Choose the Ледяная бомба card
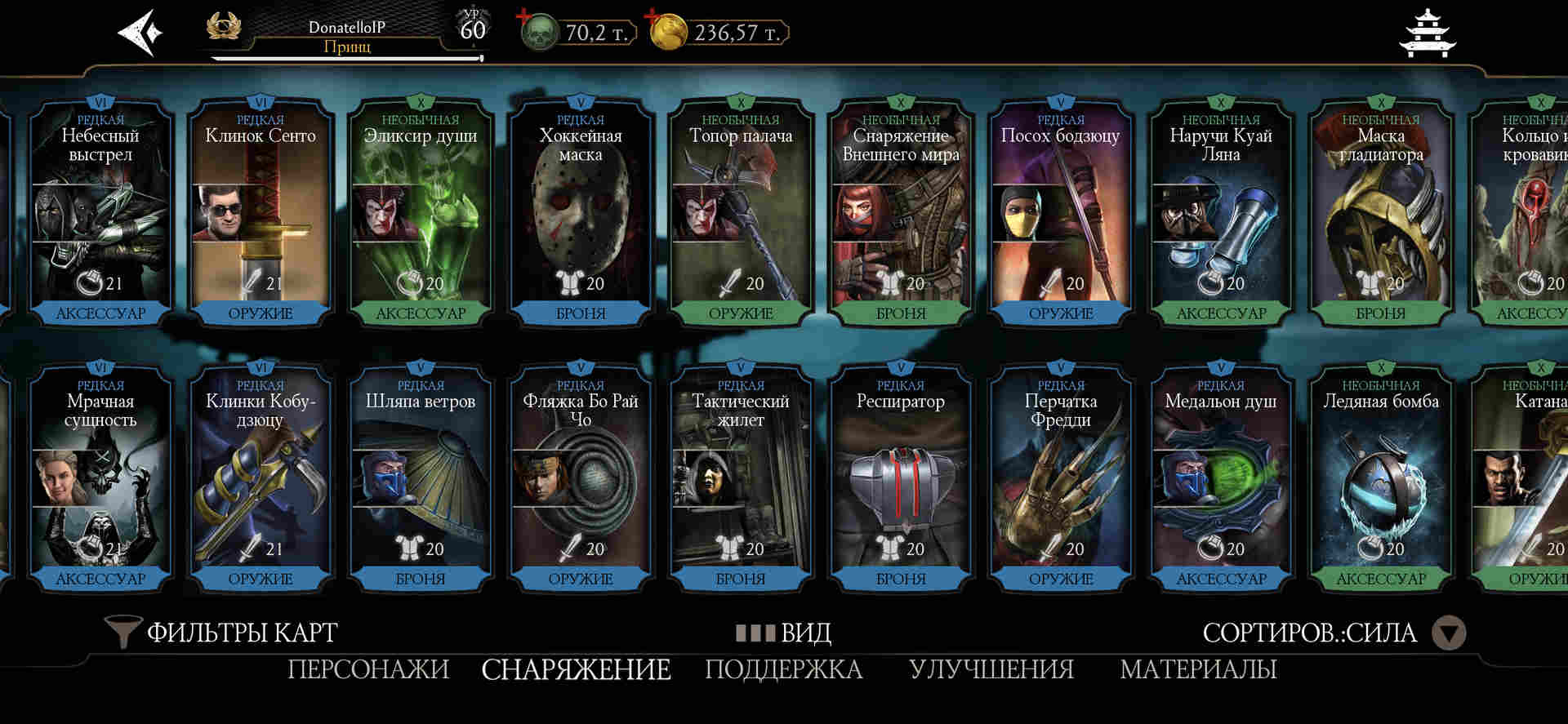1568x724 pixels. [x=1381, y=477]
